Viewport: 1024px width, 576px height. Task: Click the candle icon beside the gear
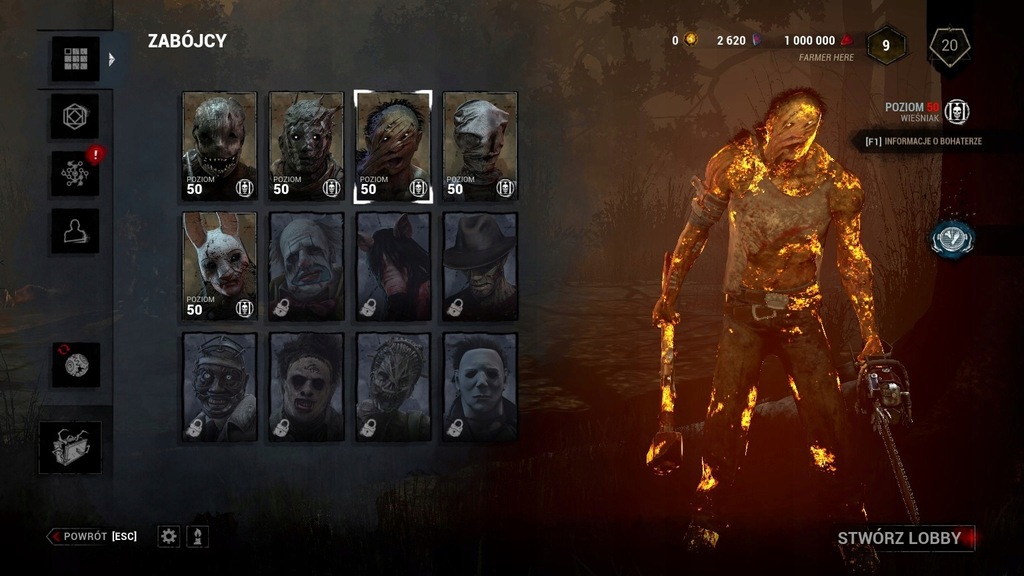click(198, 537)
